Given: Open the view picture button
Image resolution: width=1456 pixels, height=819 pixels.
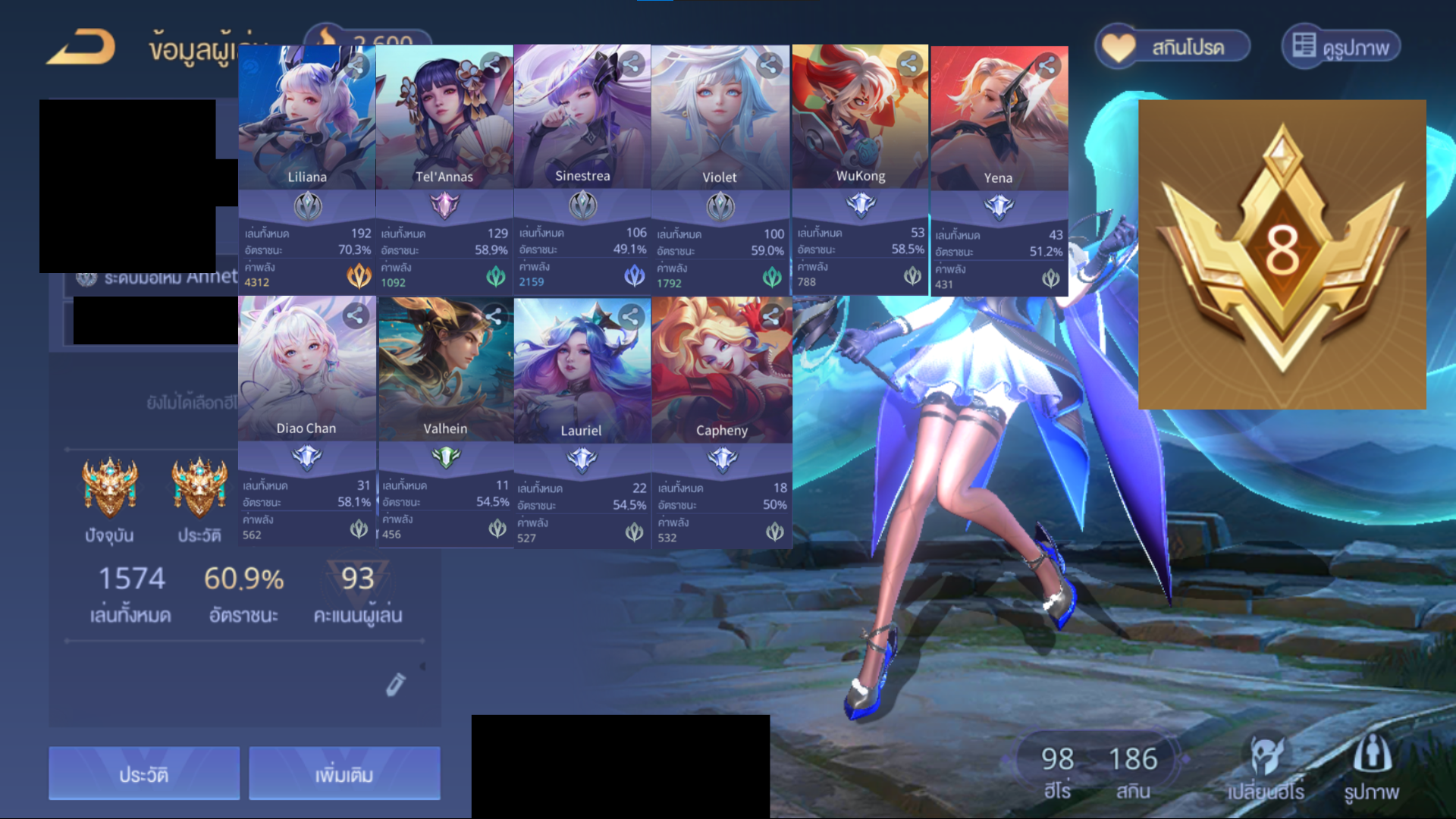Looking at the screenshot, I should pos(1341,47).
